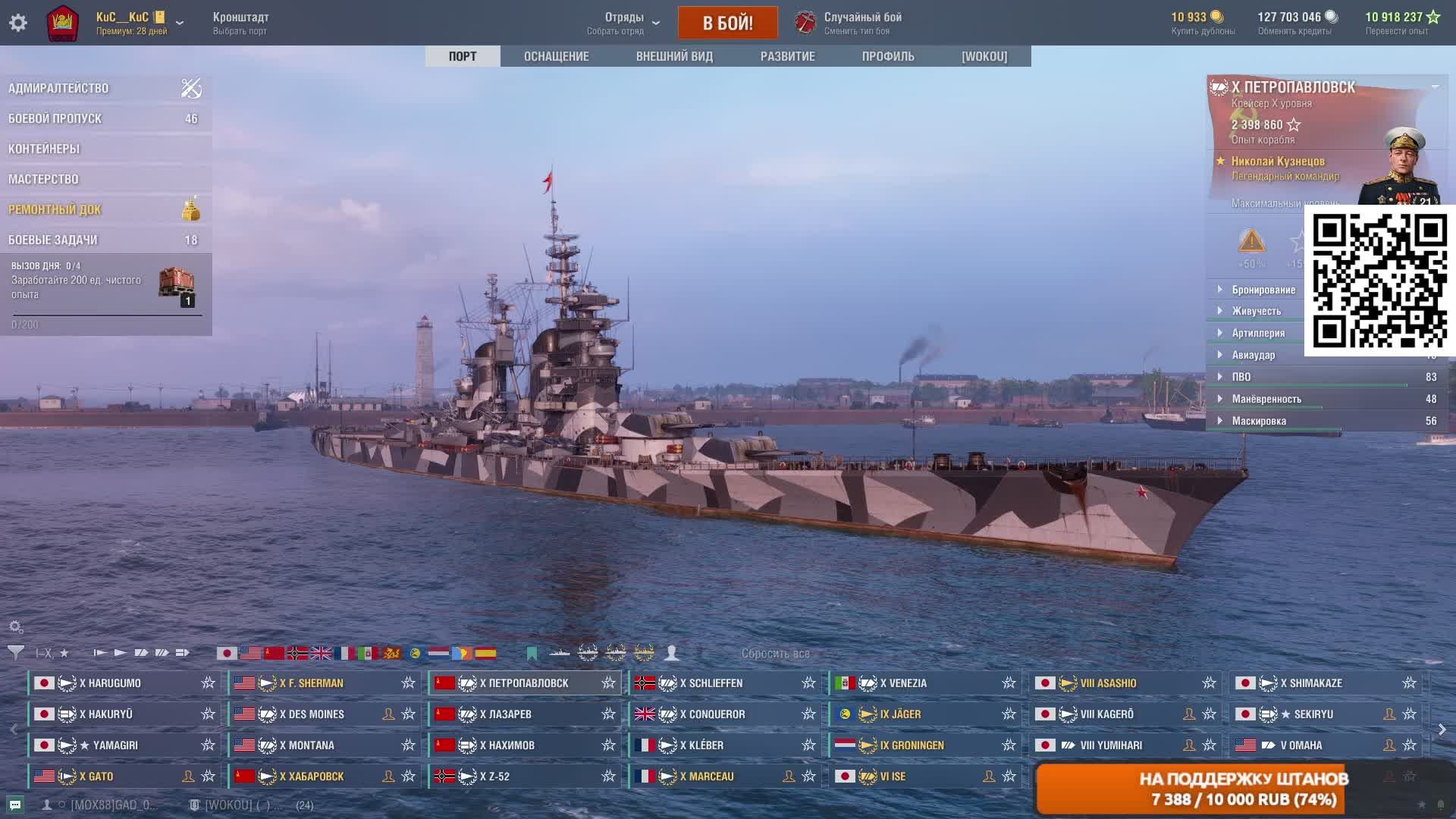
Task: Open the Отряды division dropdown
Action: click(x=623, y=23)
